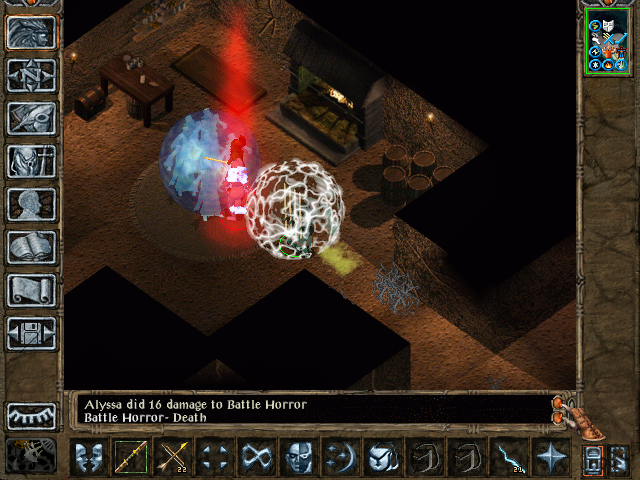Viewport: 640px width, 480px height.
Task: Select the highlighted staff weapon slot
Action: click(x=132, y=458)
